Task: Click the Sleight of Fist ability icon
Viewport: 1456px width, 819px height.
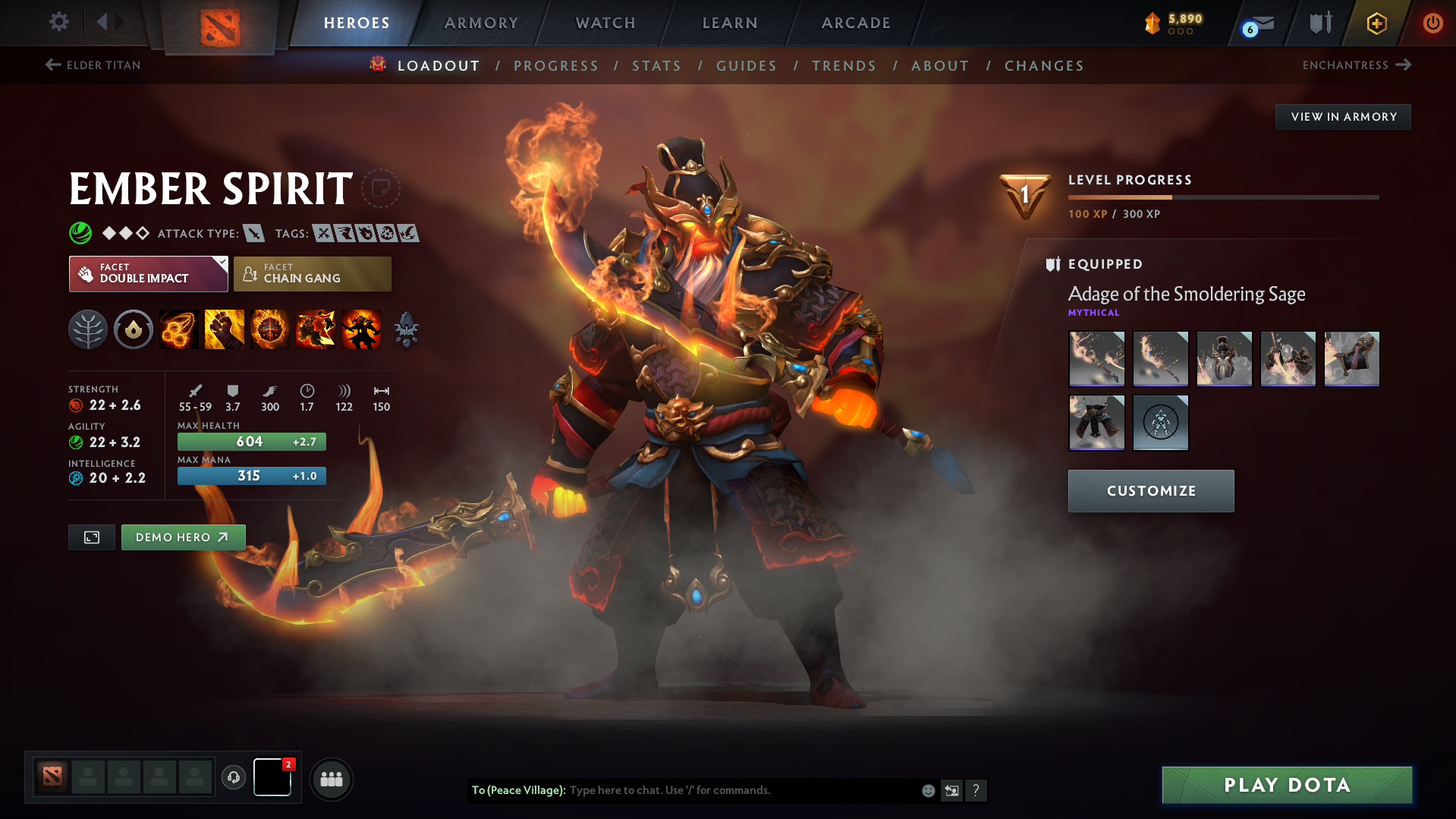Action: [x=224, y=329]
